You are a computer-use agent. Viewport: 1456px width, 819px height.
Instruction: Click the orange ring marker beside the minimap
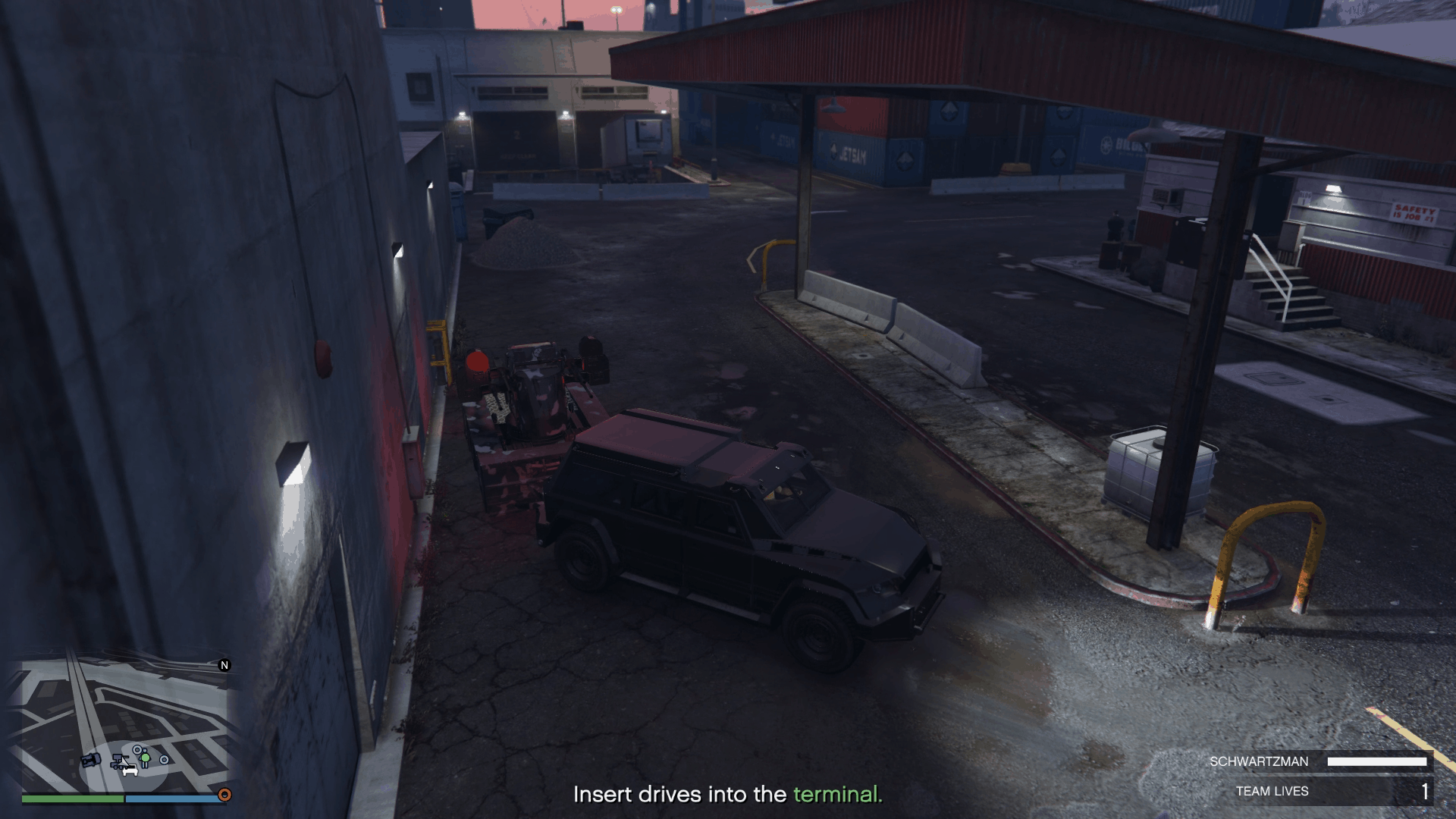tap(224, 795)
